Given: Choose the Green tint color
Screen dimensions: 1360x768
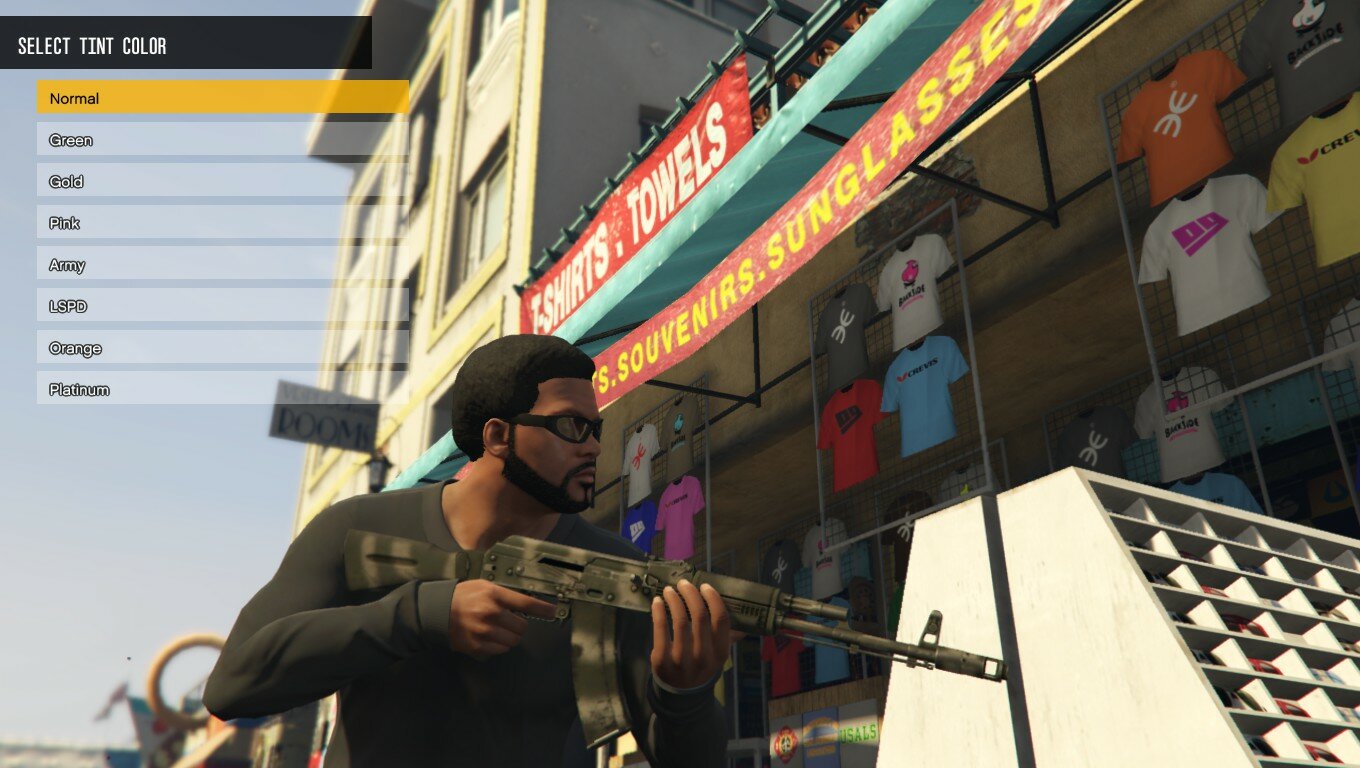Looking at the screenshot, I should (222, 140).
